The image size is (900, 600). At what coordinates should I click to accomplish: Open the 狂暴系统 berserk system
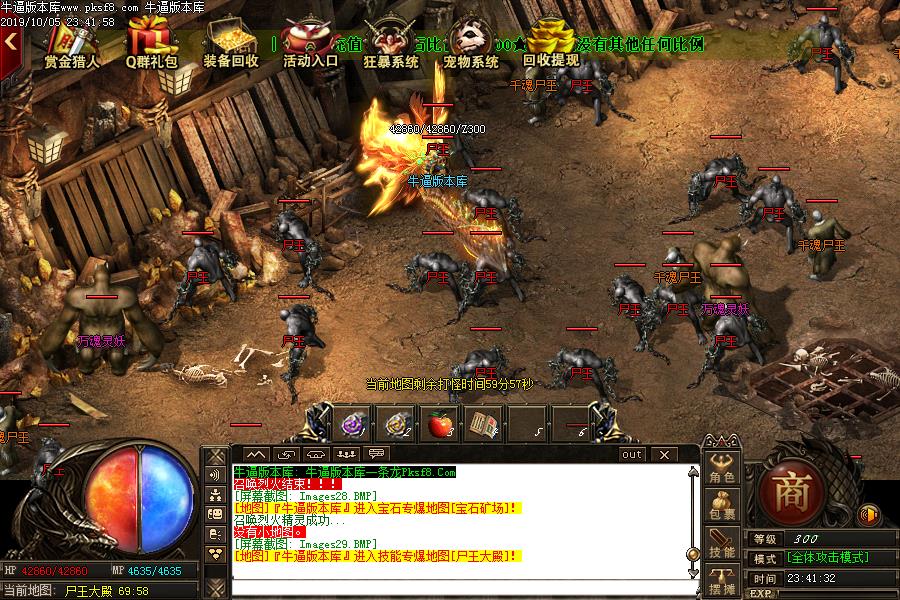(391, 44)
